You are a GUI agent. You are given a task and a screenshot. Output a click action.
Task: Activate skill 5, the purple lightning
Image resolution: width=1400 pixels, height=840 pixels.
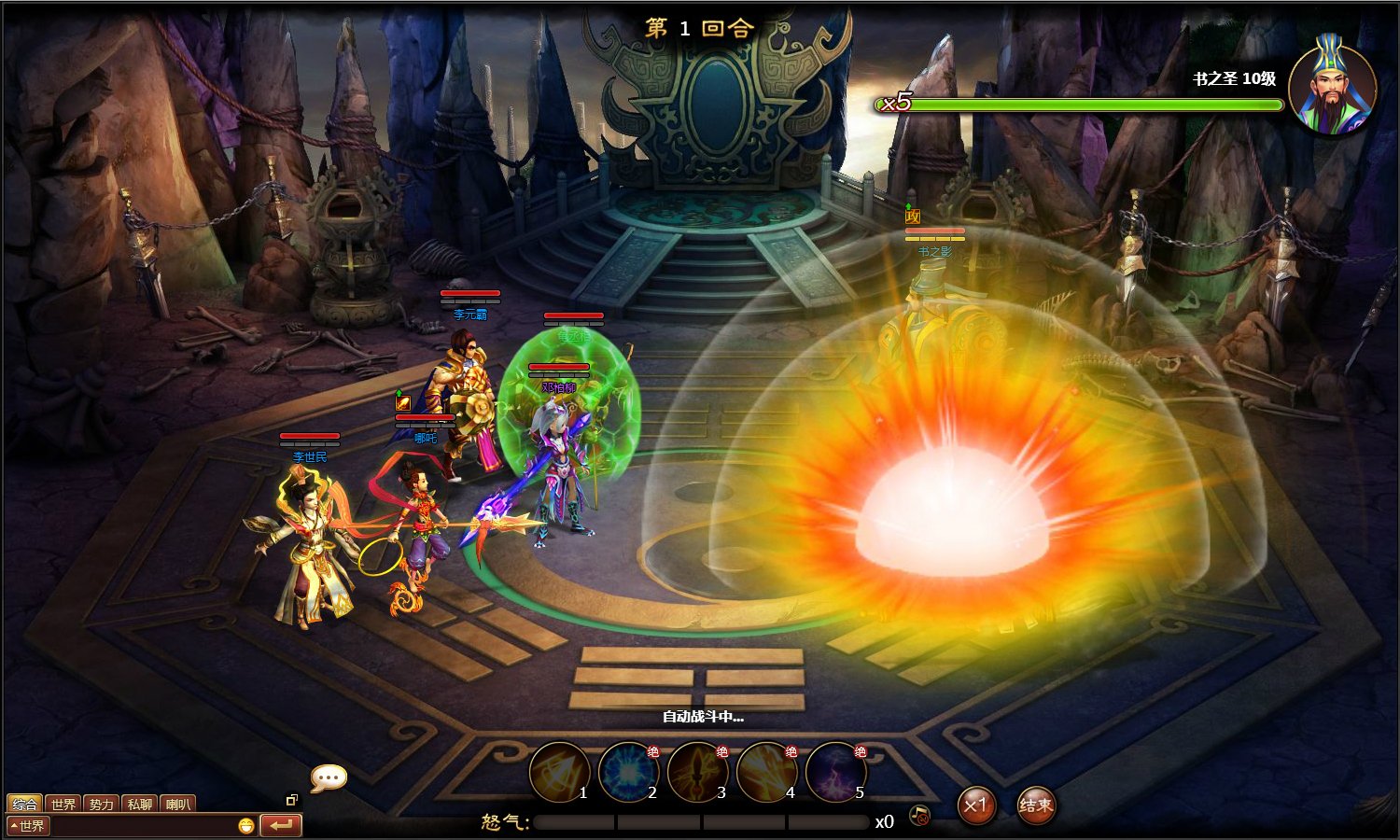click(835, 772)
